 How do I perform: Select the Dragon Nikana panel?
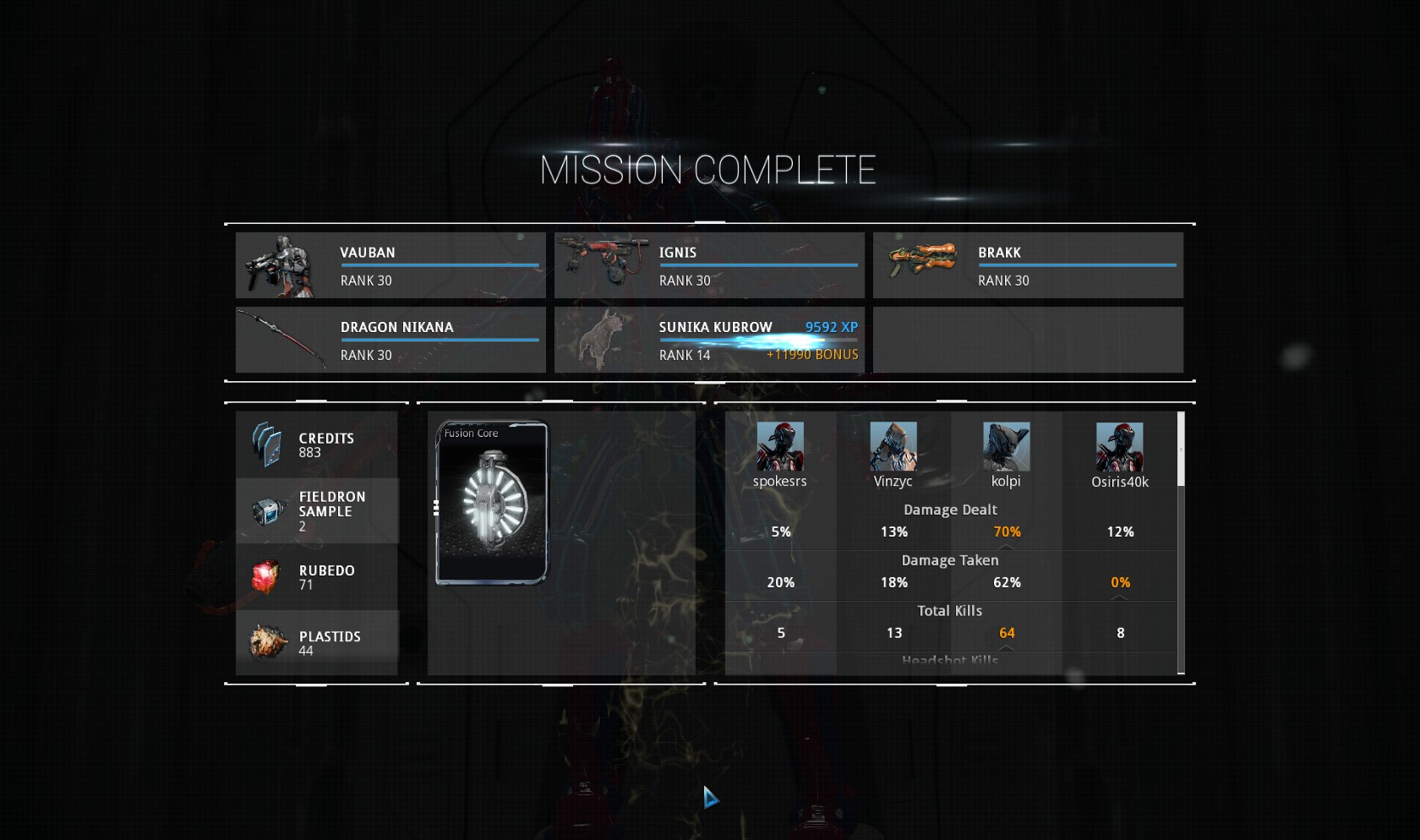pos(390,340)
